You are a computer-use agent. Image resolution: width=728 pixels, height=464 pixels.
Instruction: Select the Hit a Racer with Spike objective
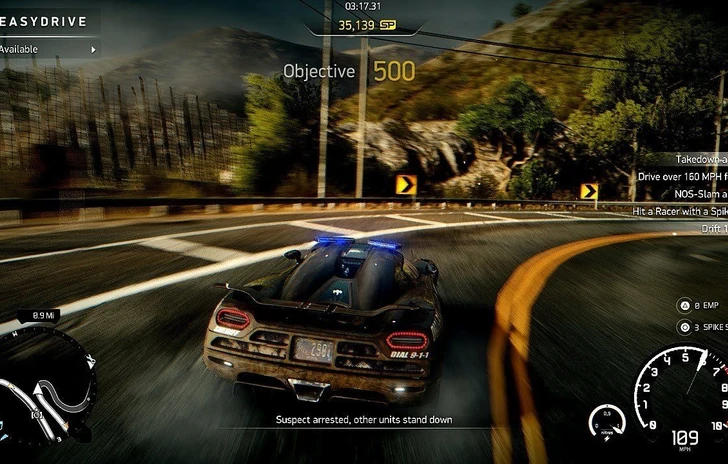(x=680, y=211)
